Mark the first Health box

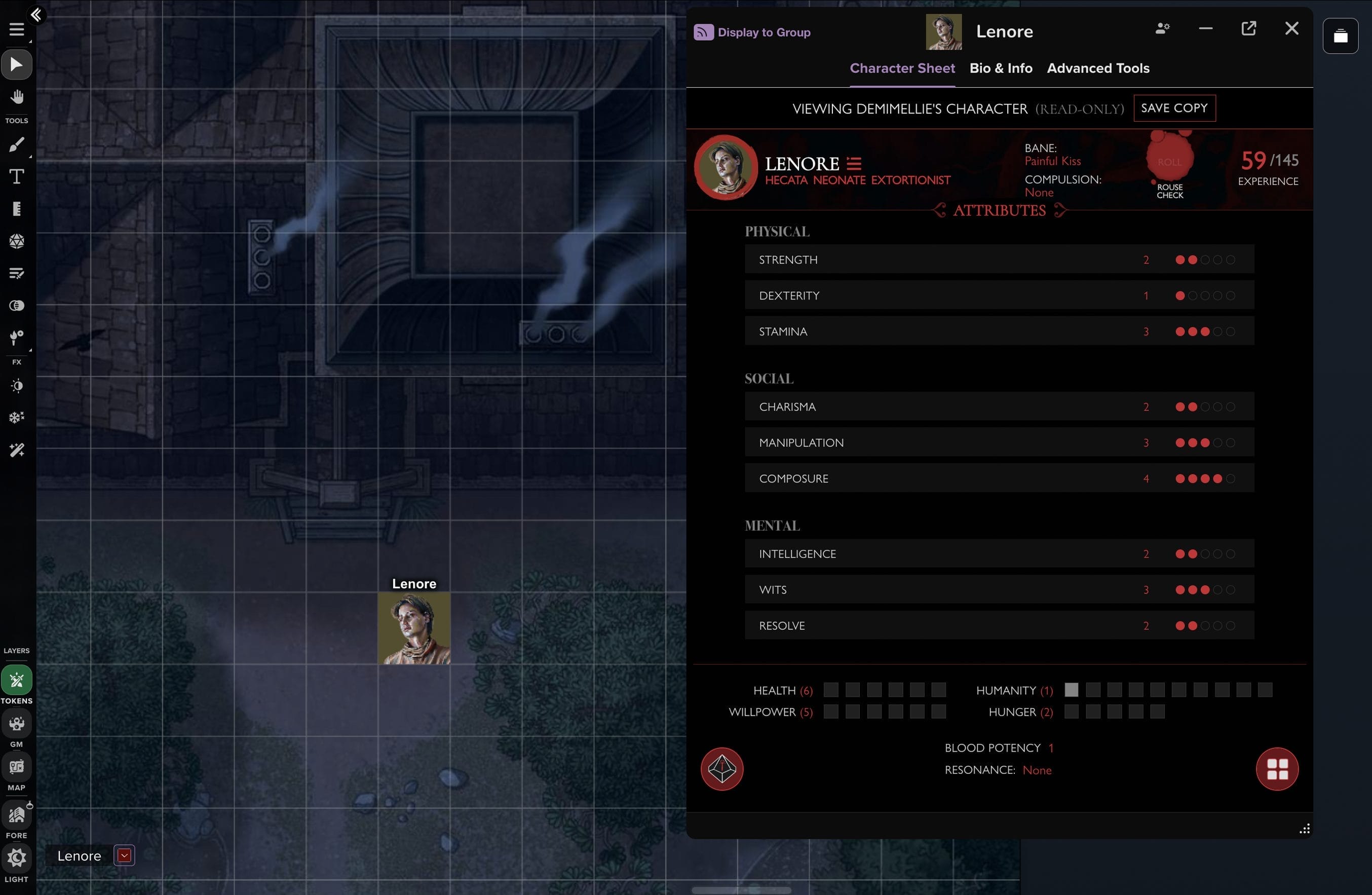[x=831, y=690]
